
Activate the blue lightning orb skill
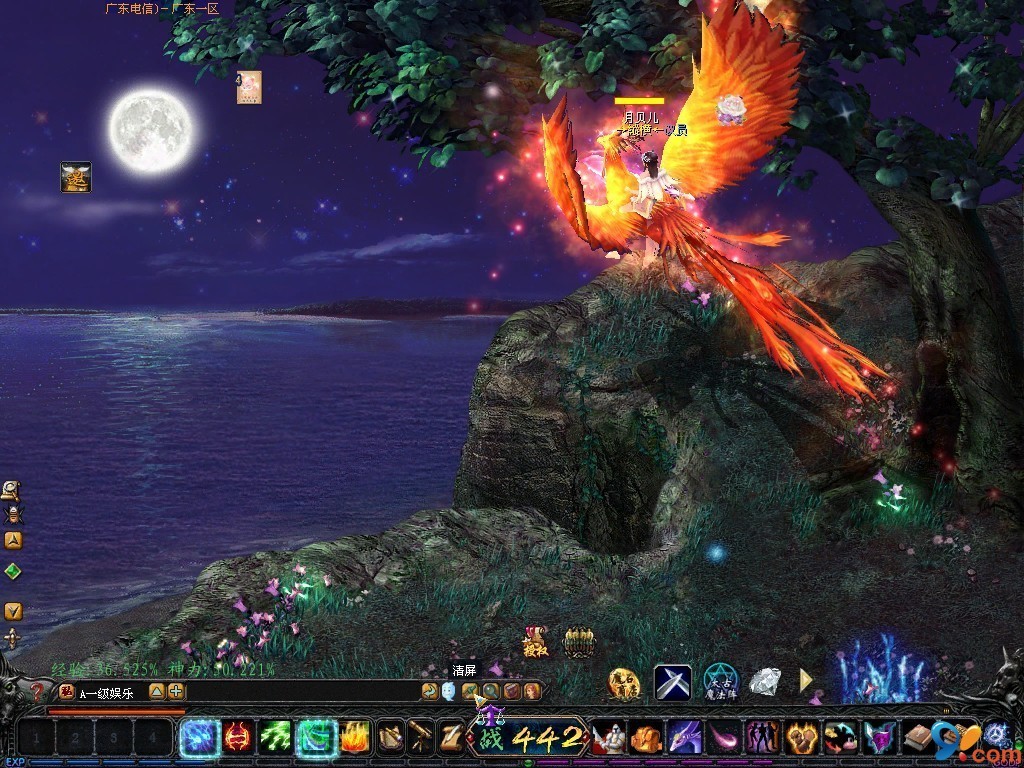click(x=198, y=738)
